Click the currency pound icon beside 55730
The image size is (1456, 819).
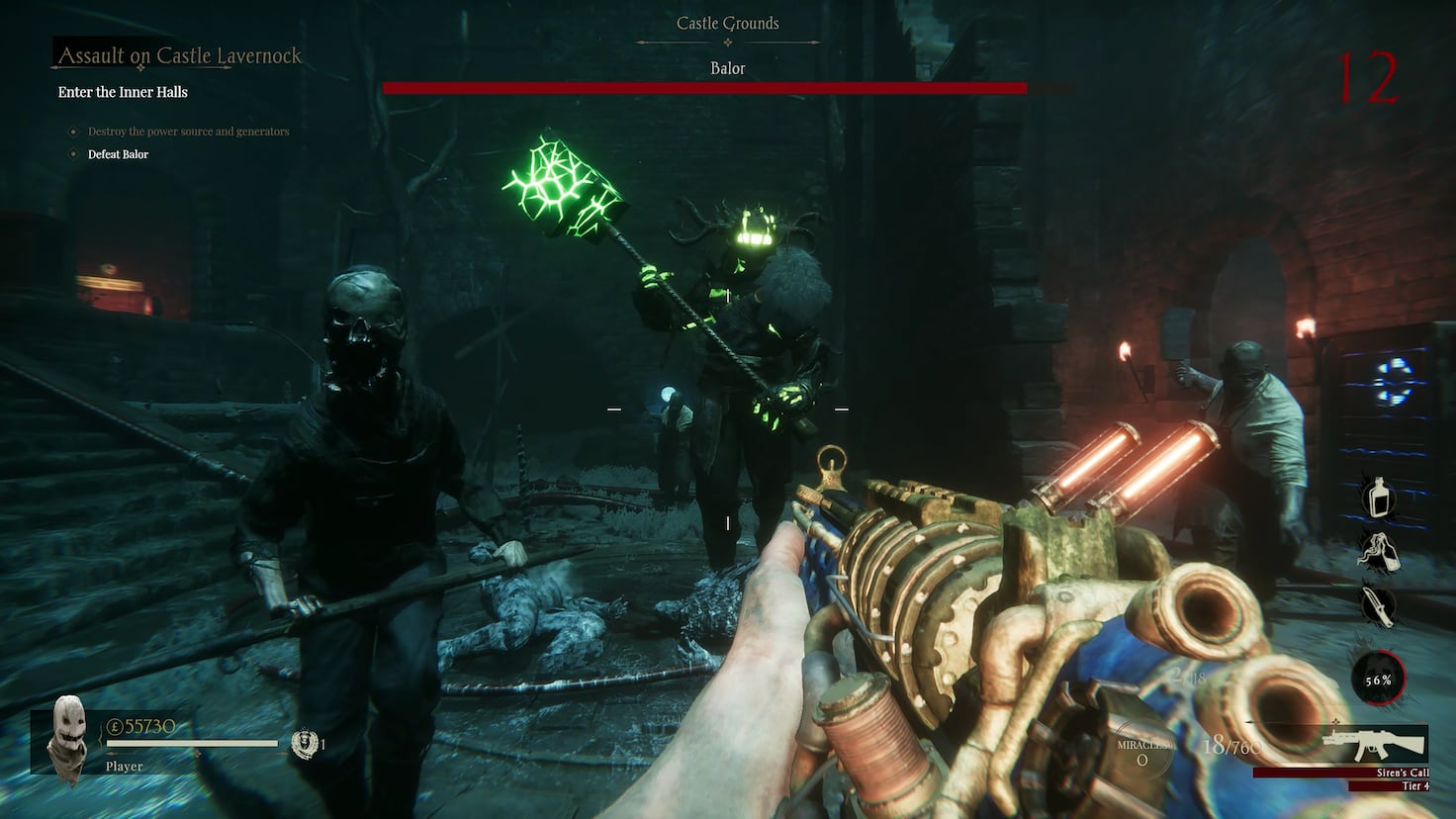(x=115, y=726)
